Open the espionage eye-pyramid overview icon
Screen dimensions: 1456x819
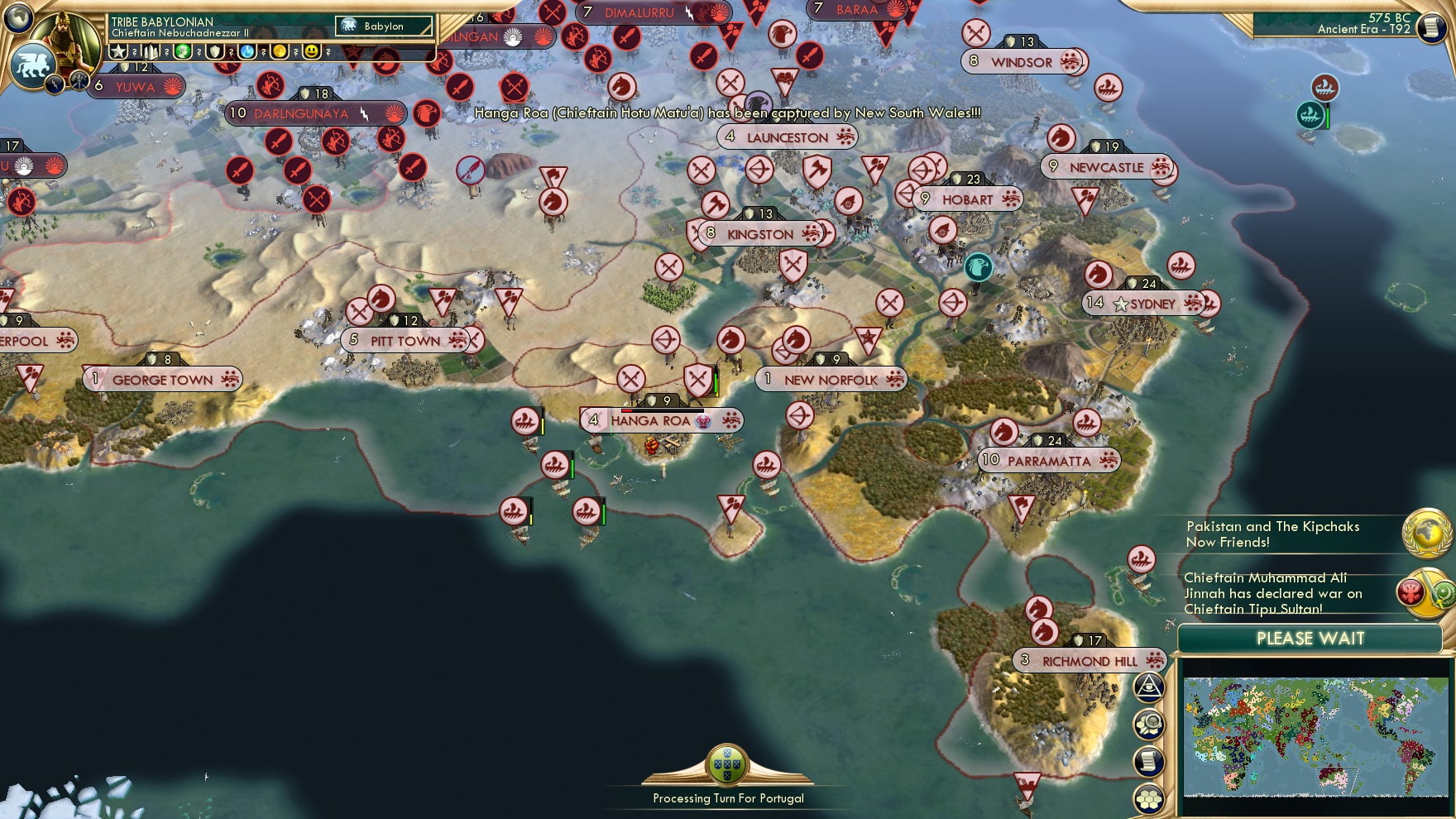pos(1149,685)
